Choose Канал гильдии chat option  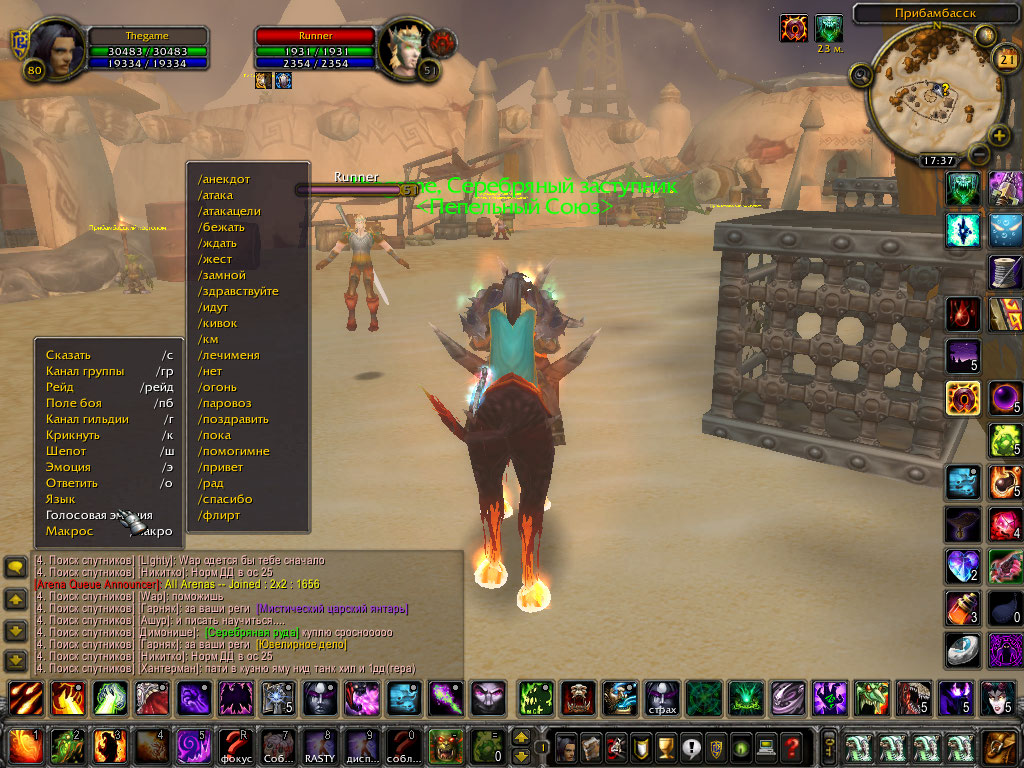(x=87, y=419)
